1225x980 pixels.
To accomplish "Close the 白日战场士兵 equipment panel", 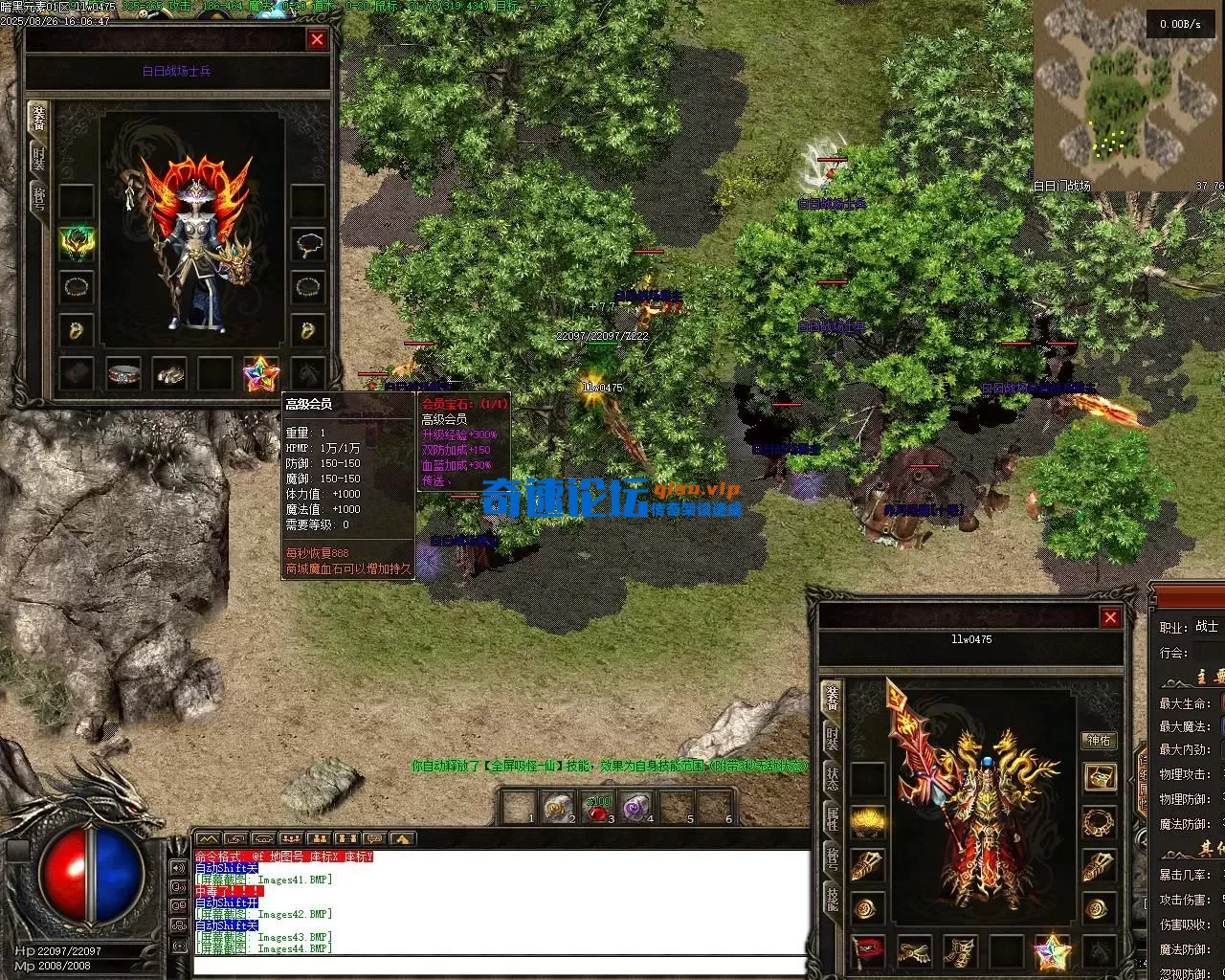I will pos(317,39).
